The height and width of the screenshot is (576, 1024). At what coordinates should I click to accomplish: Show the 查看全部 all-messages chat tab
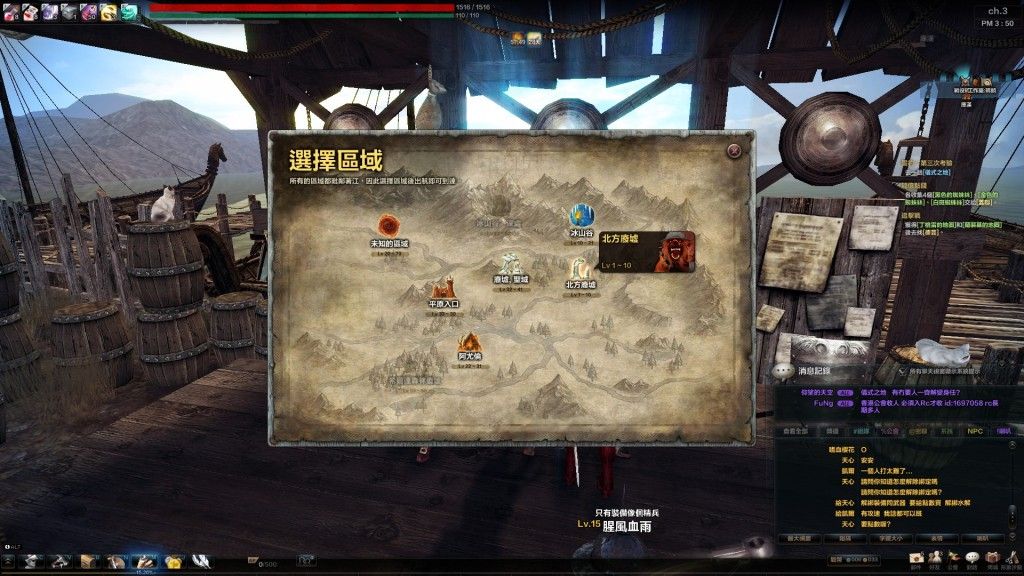(x=793, y=429)
